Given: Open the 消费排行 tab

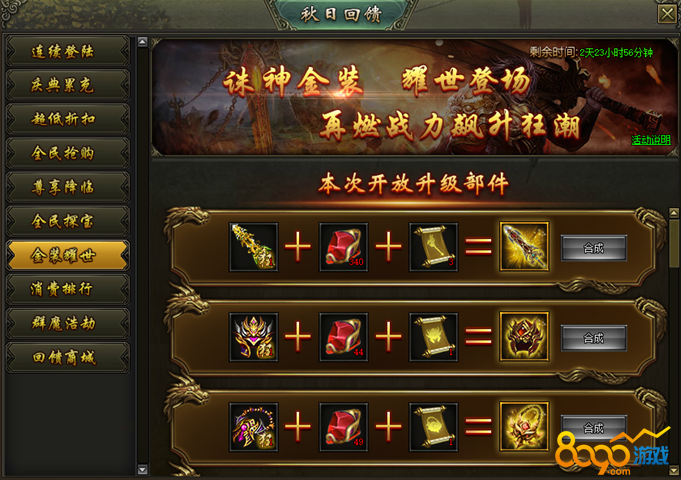Looking at the screenshot, I should 67,288.
